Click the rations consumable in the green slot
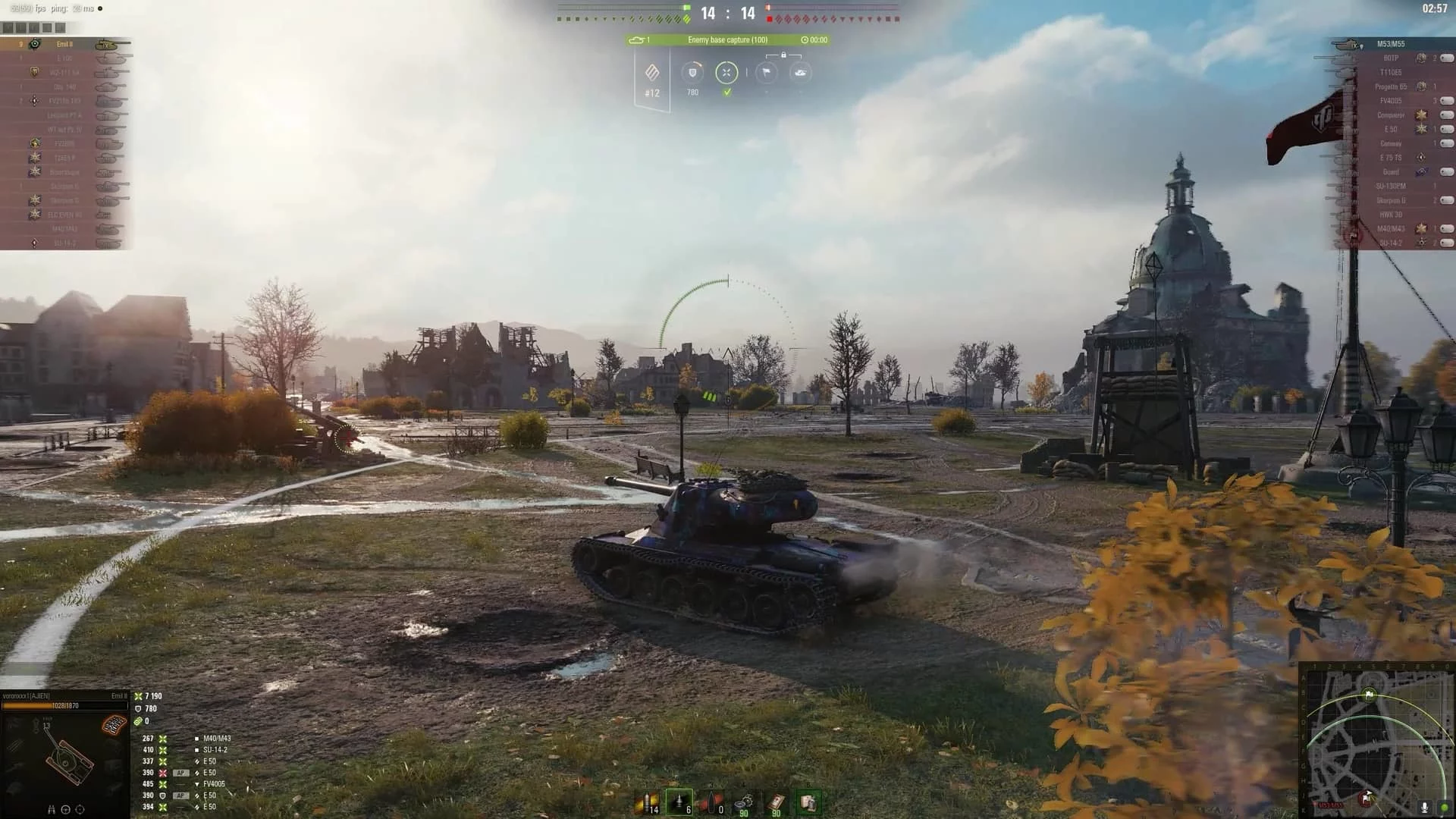This screenshot has height=819, width=1456. (808, 802)
